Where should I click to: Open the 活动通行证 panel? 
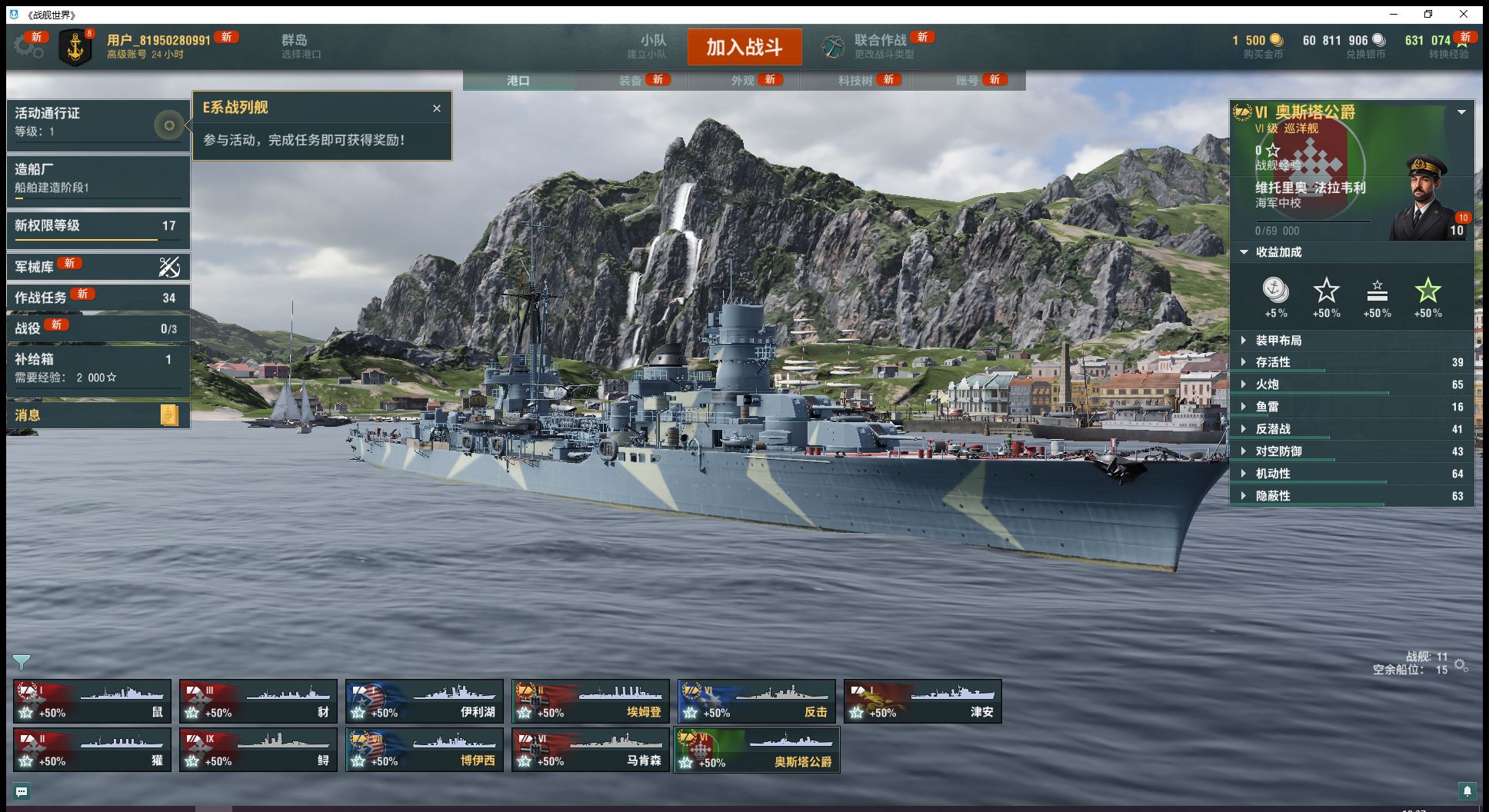[98, 122]
